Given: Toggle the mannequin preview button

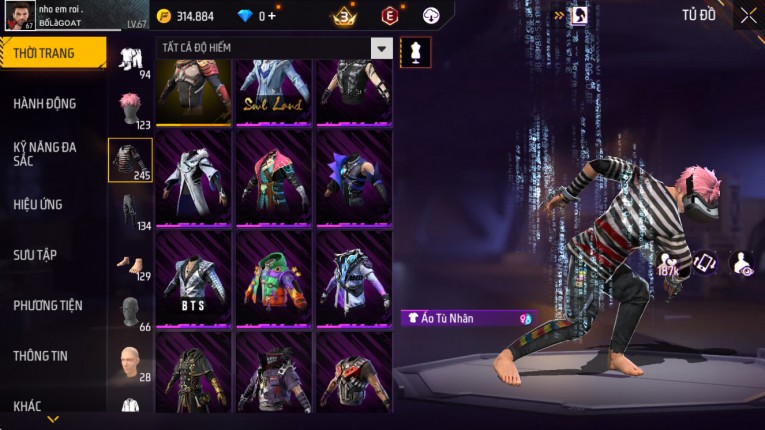Looking at the screenshot, I should (x=415, y=52).
